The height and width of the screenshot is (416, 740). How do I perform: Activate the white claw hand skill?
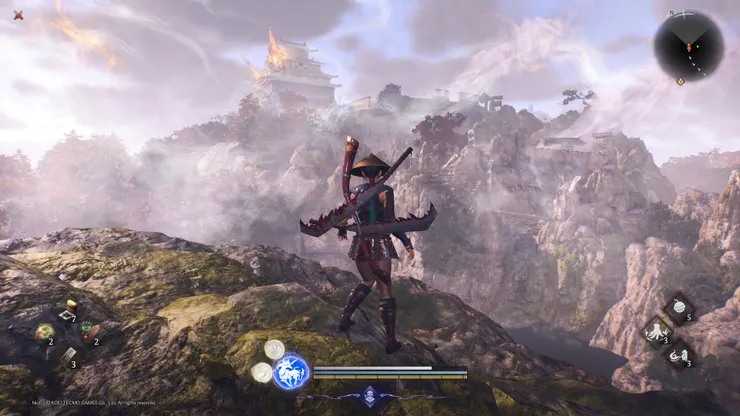[657, 329]
